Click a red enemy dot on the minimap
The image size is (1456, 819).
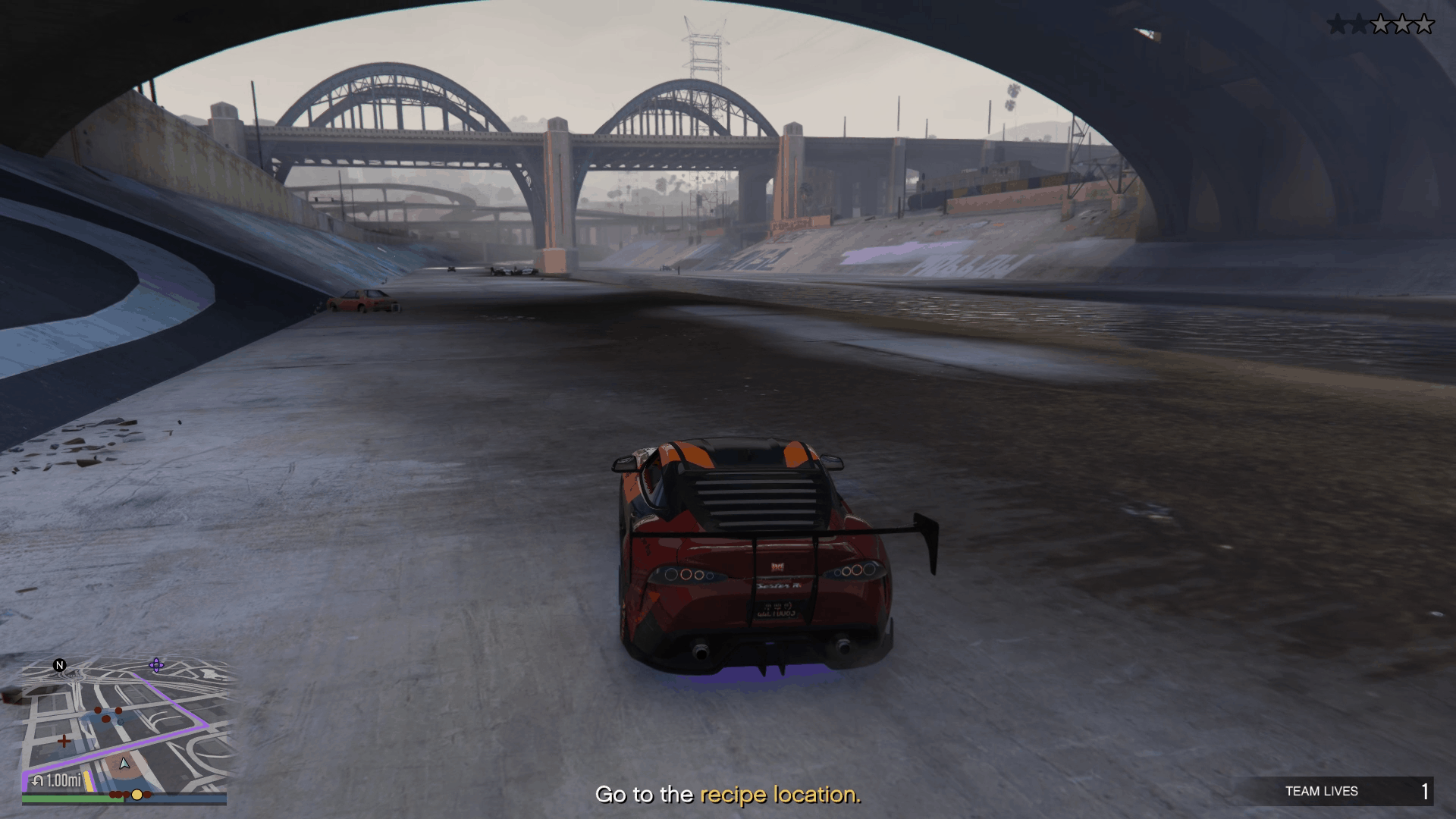pos(97,711)
